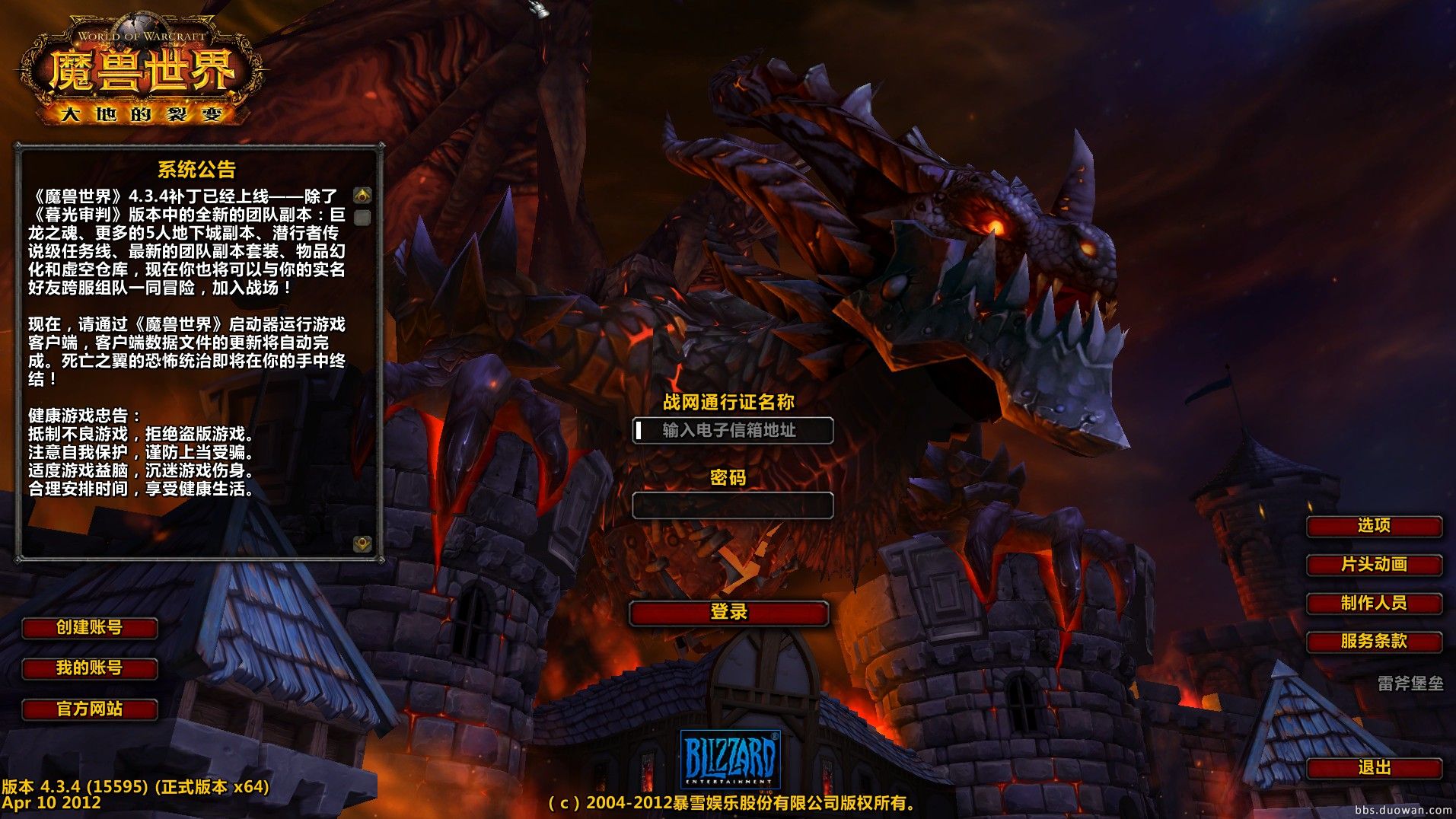Play the 片头动画 intro cinematic
The width and height of the screenshot is (1456, 819).
click(x=1374, y=565)
